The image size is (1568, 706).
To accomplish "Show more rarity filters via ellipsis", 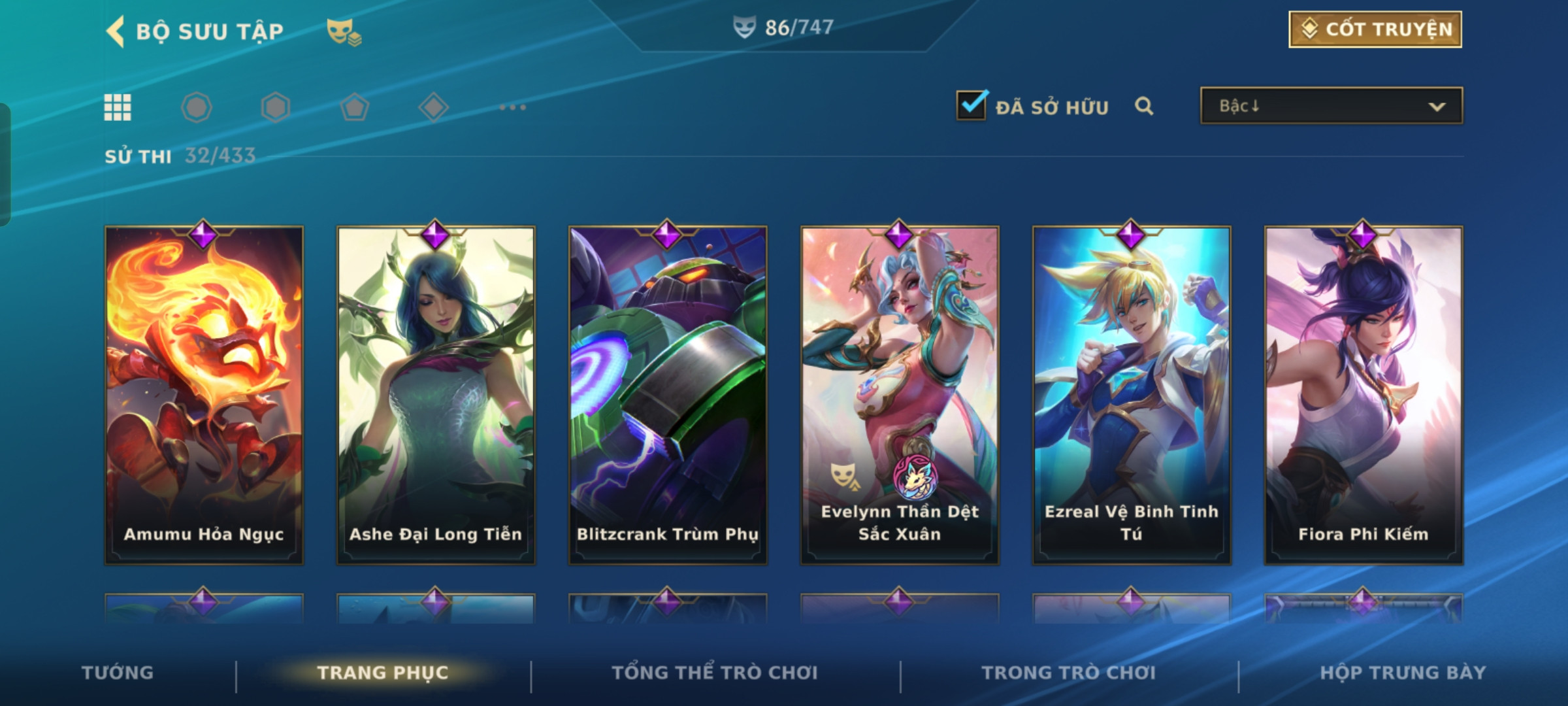I will tap(512, 107).
